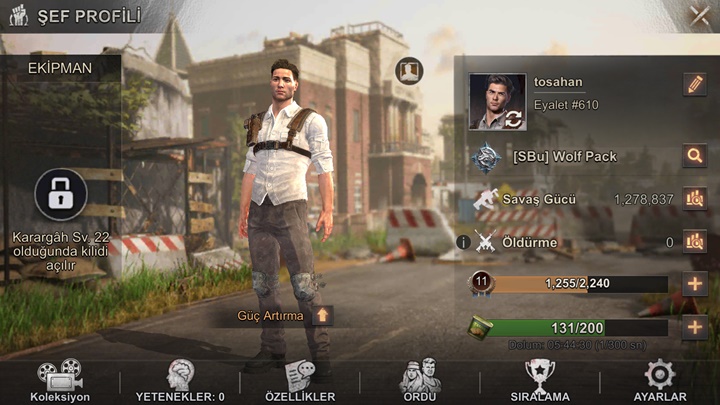Search the Wolf Pack alliance

tap(694, 155)
